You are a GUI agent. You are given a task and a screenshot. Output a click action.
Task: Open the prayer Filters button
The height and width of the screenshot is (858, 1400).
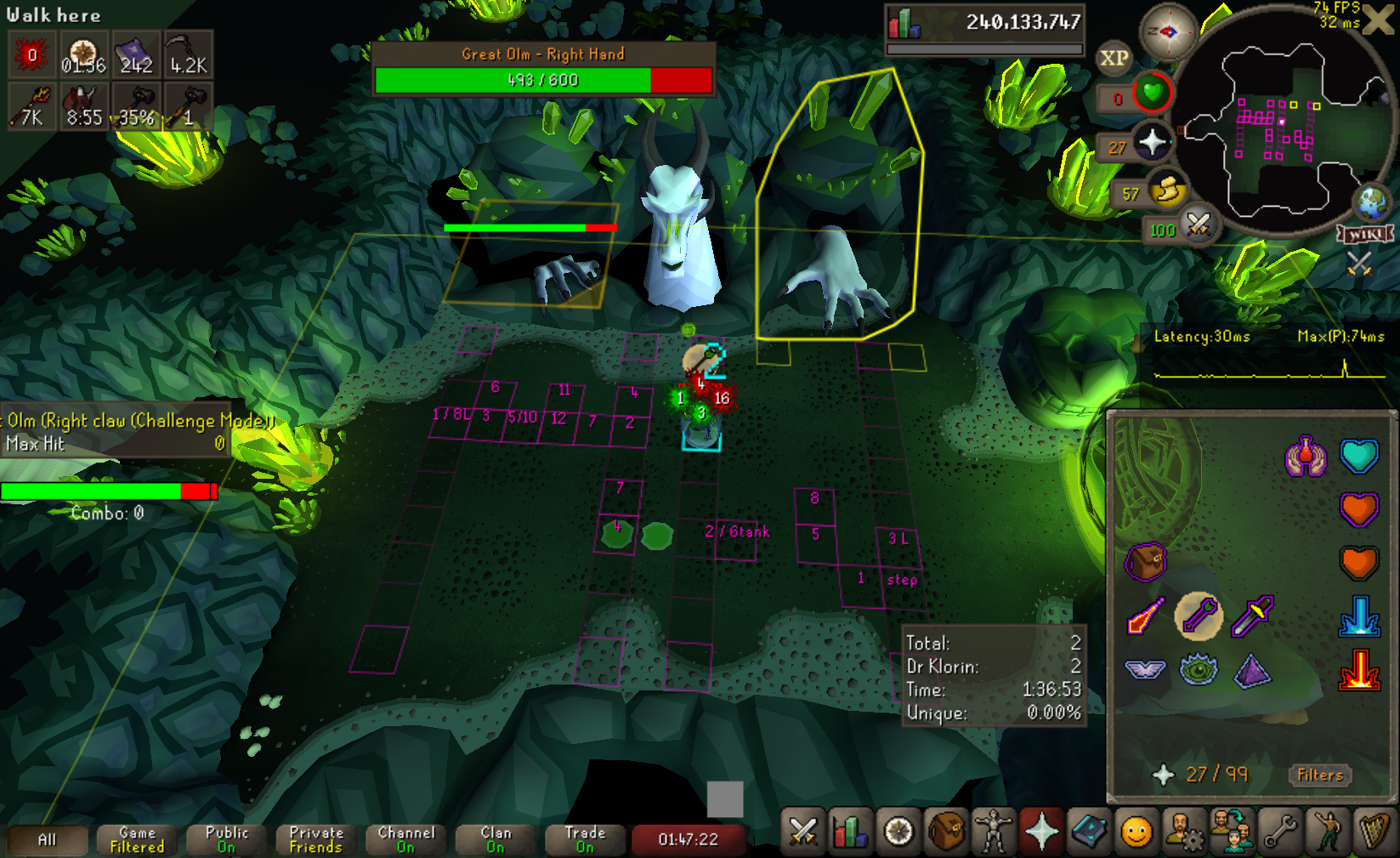[1319, 775]
